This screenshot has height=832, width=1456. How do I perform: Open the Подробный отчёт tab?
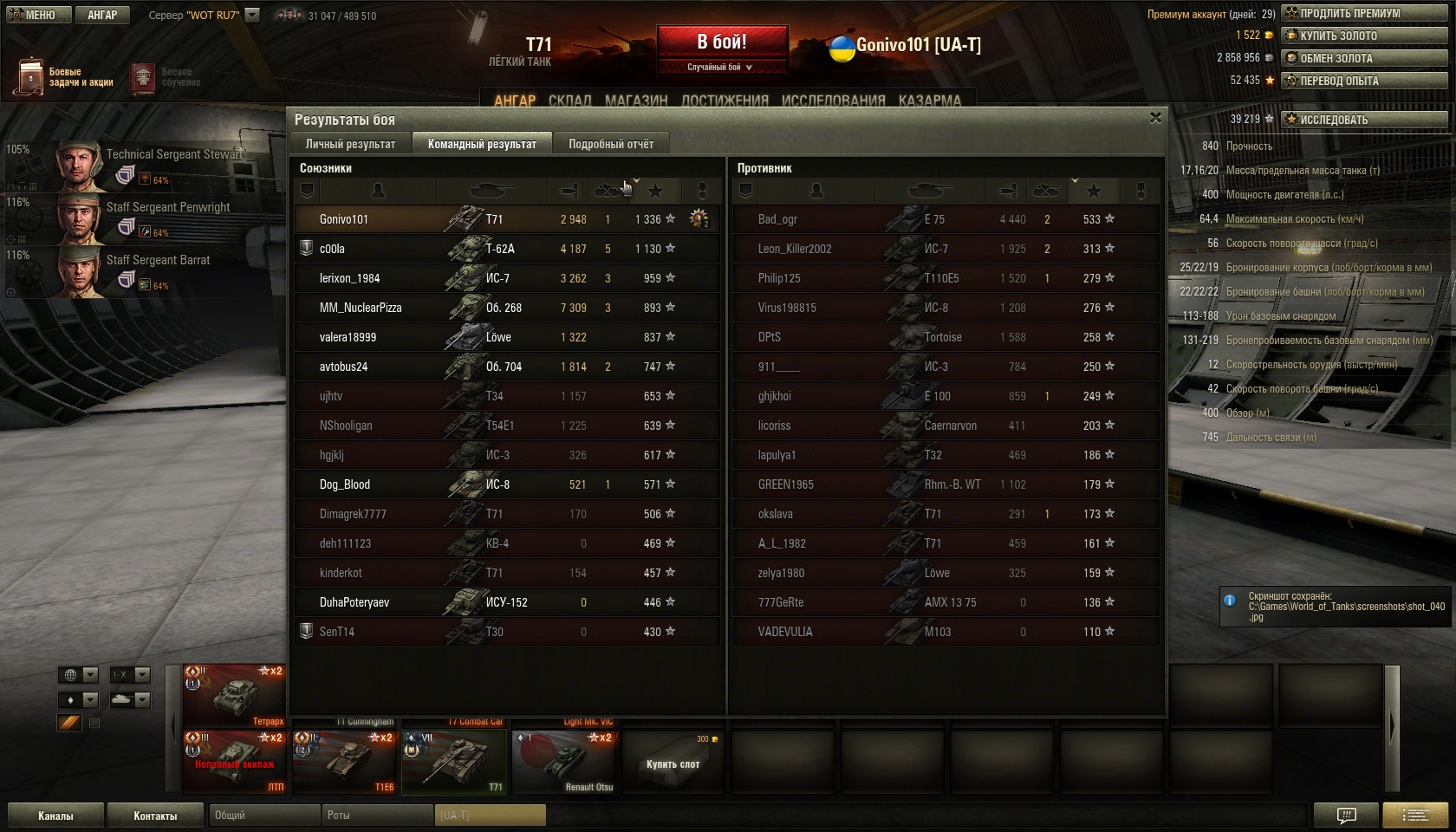coord(611,144)
